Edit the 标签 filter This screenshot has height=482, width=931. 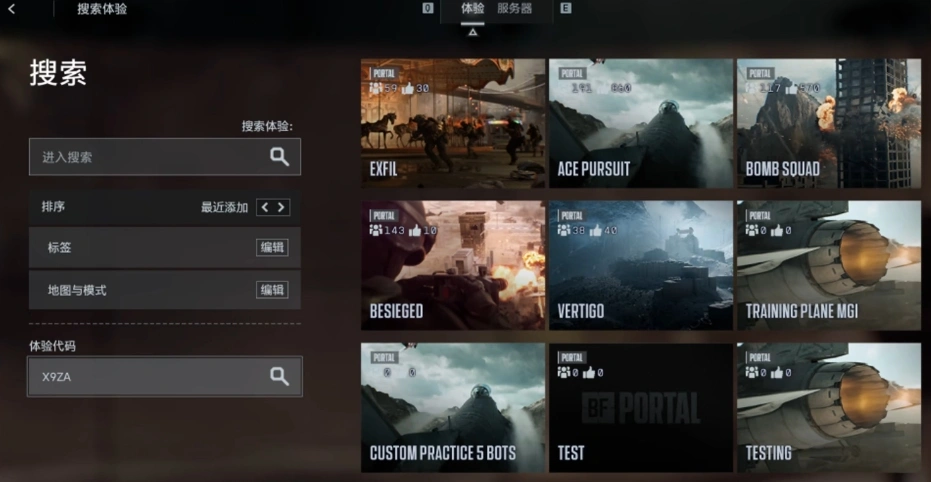pyautogui.click(x=271, y=247)
